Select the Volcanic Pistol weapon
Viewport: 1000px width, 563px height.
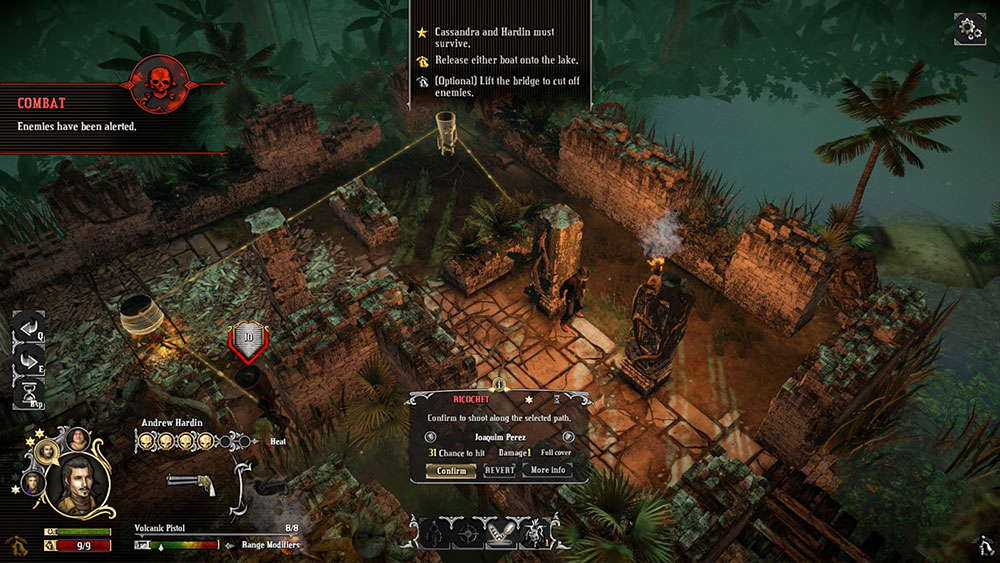pos(191,481)
